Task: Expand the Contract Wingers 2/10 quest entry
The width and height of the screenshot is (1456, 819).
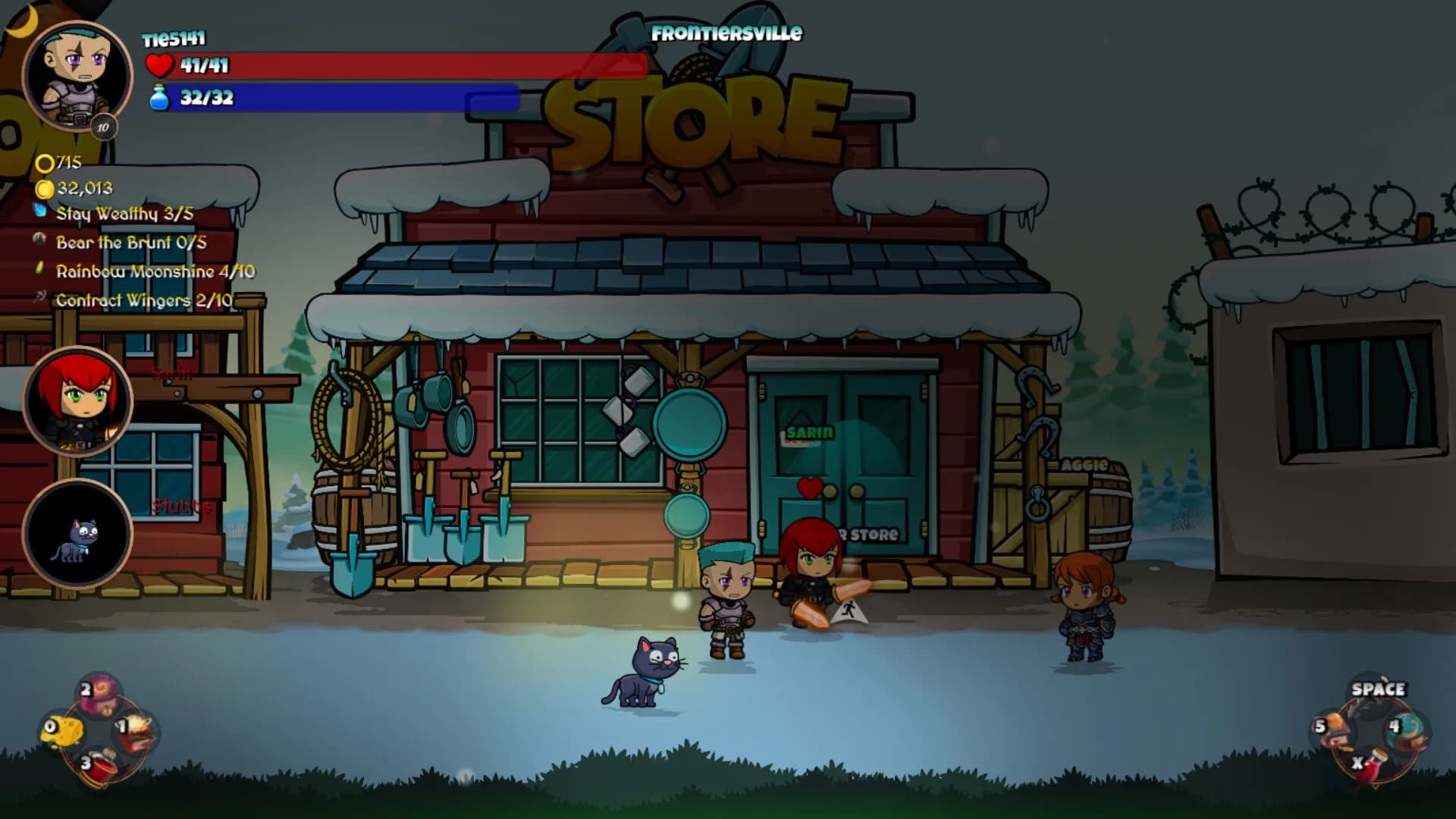Action: (144, 299)
